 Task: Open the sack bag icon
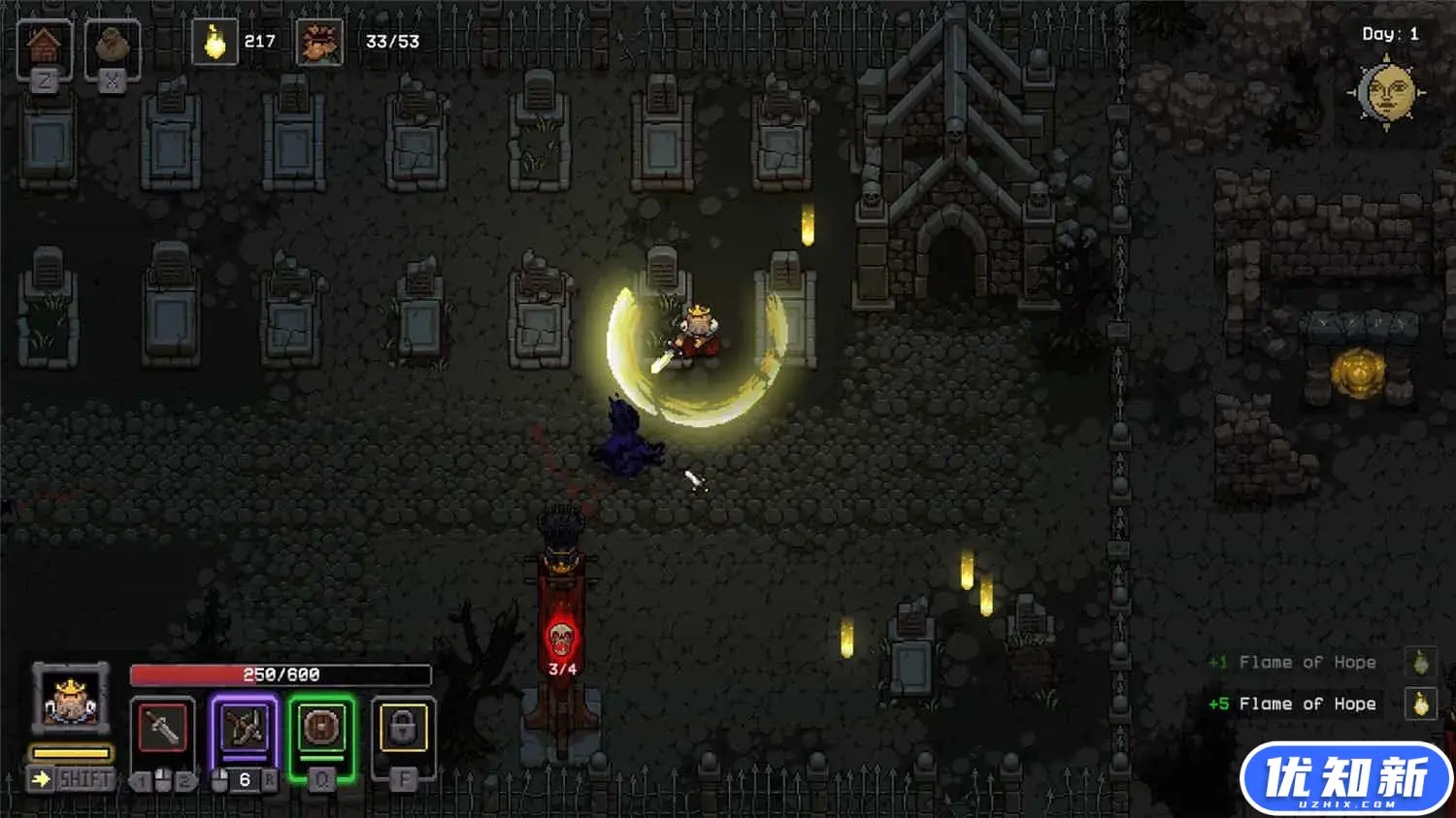[x=112, y=47]
